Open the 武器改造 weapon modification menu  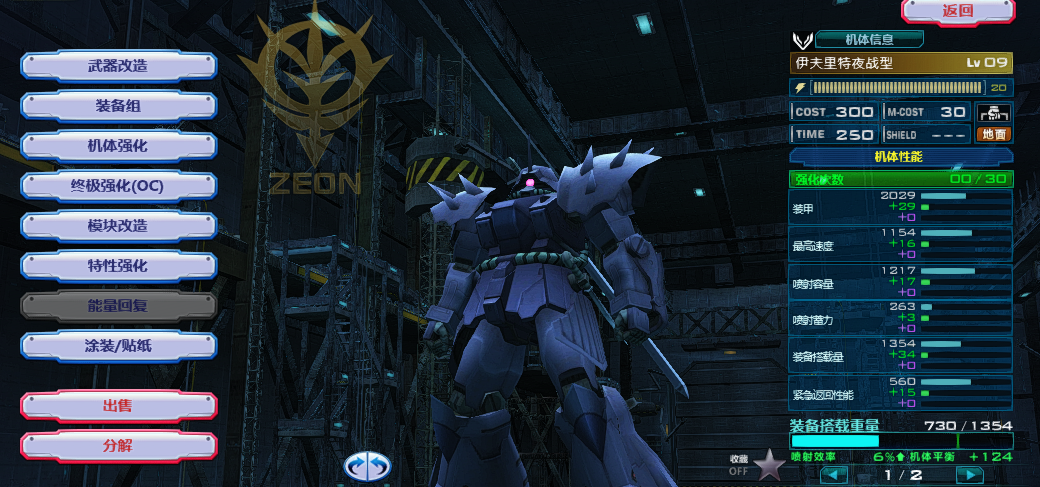pyautogui.click(x=118, y=66)
